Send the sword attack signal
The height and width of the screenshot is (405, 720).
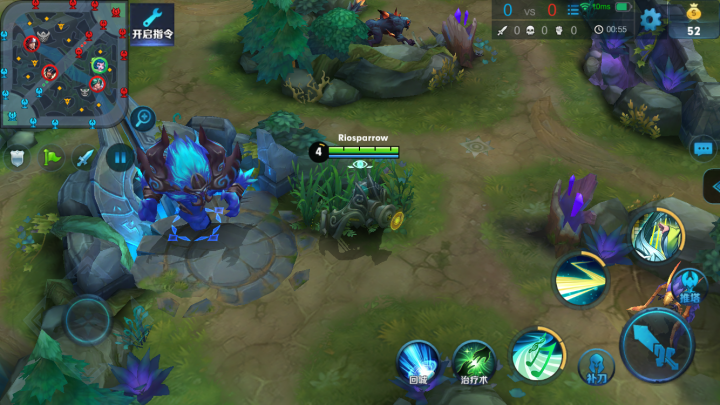tap(85, 157)
